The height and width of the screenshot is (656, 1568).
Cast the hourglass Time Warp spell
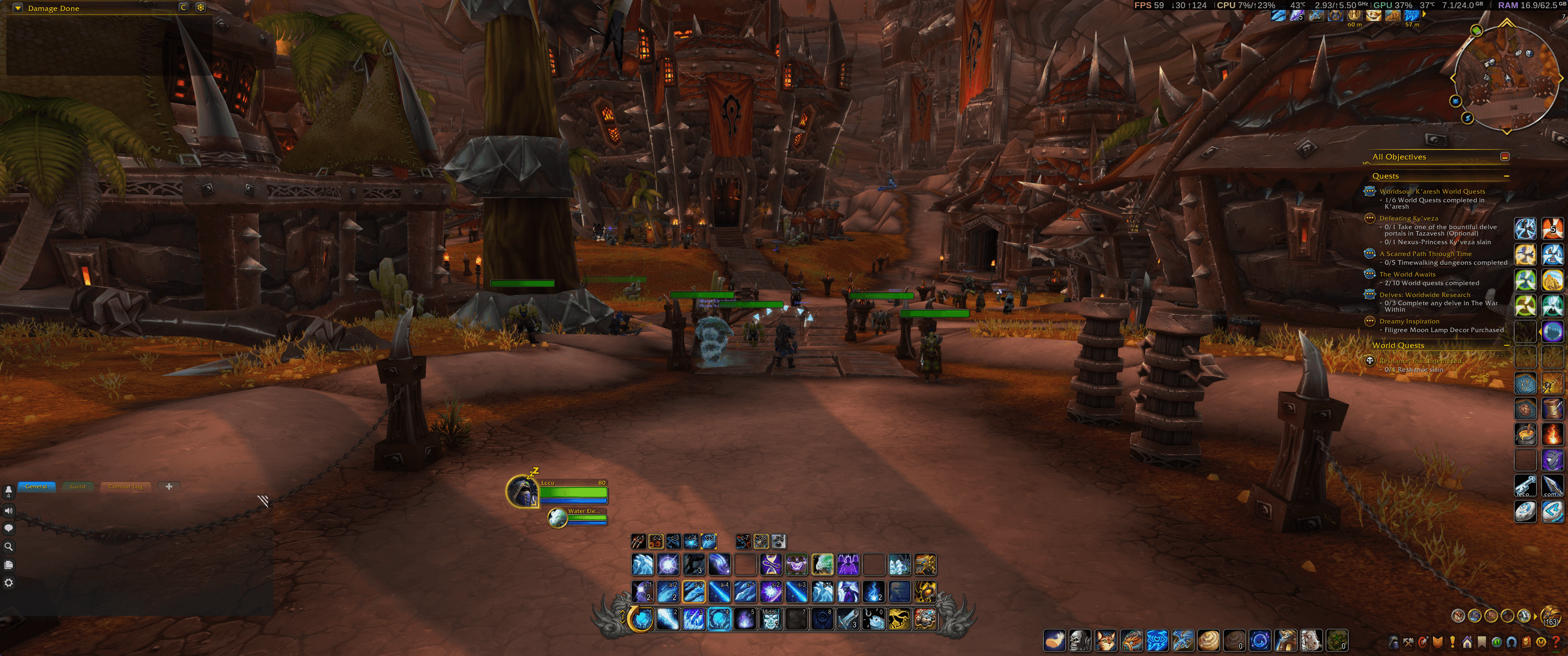pos(771,565)
